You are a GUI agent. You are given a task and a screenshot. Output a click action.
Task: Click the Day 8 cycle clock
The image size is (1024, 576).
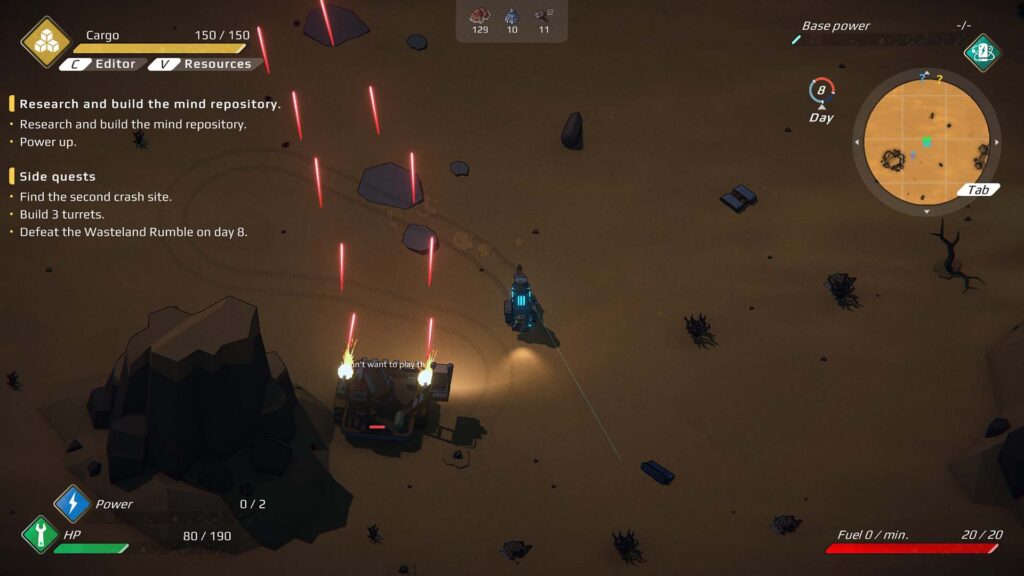(x=821, y=91)
